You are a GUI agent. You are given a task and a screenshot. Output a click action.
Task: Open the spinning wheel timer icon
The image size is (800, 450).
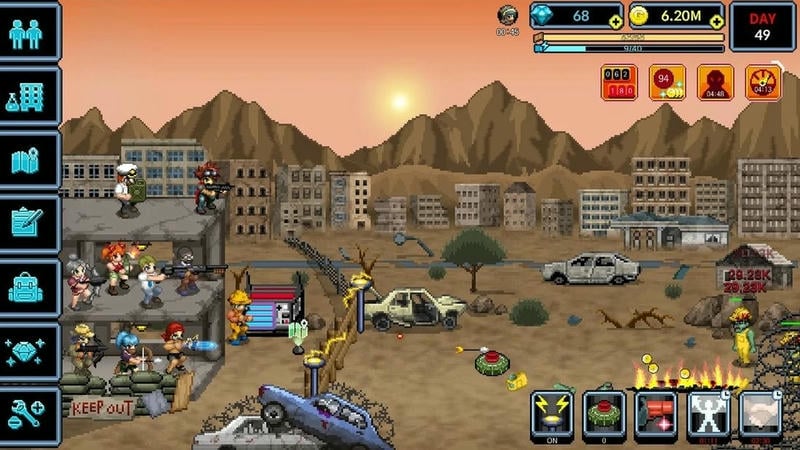tap(764, 83)
